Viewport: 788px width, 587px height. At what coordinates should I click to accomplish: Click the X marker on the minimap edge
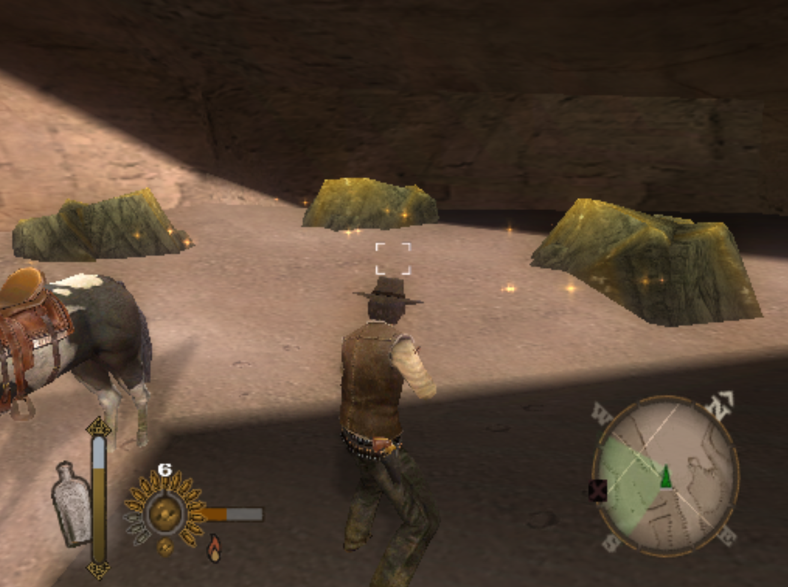[x=598, y=490]
